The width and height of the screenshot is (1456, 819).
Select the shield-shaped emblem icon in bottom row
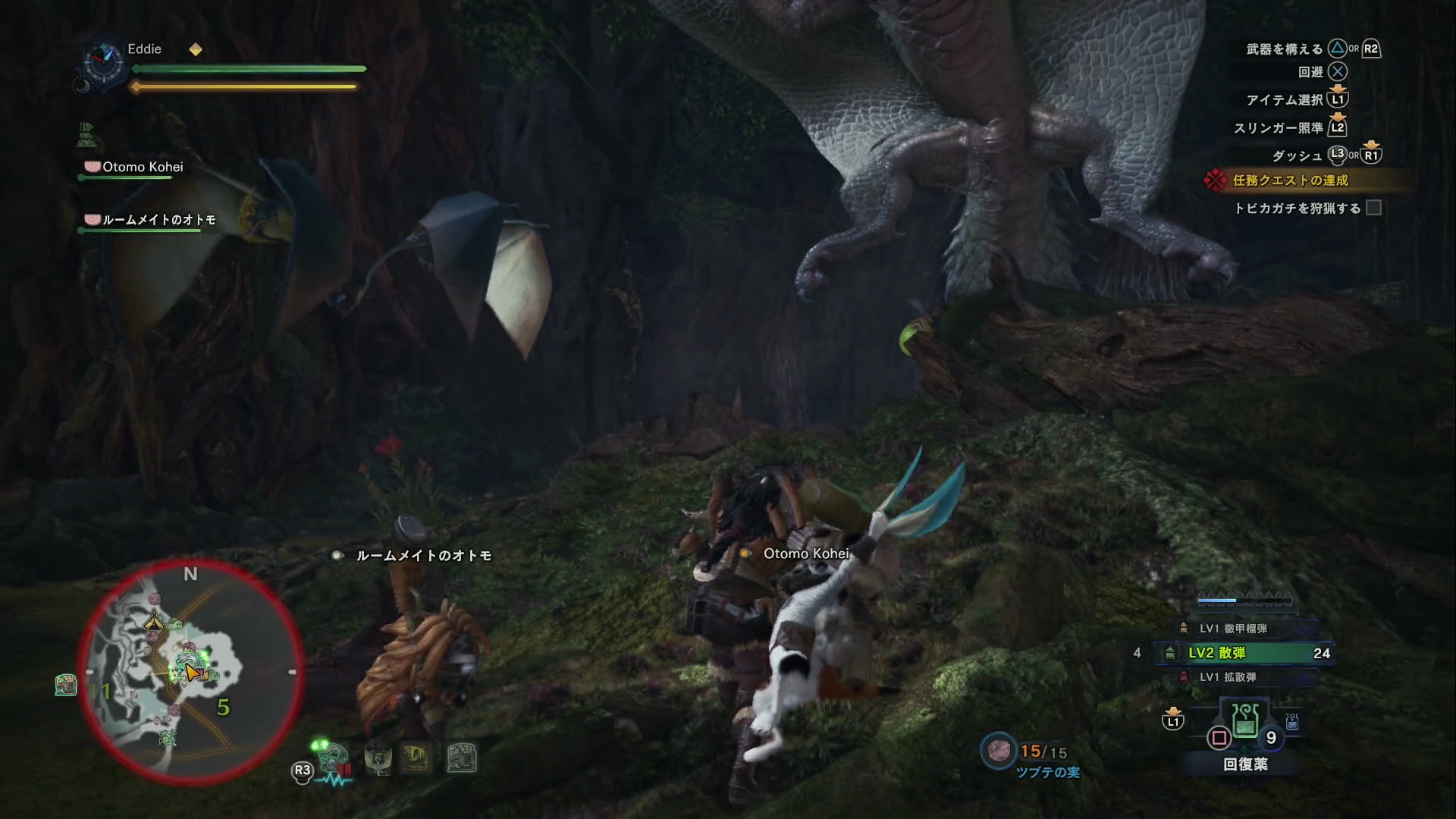click(x=378, y=758)
